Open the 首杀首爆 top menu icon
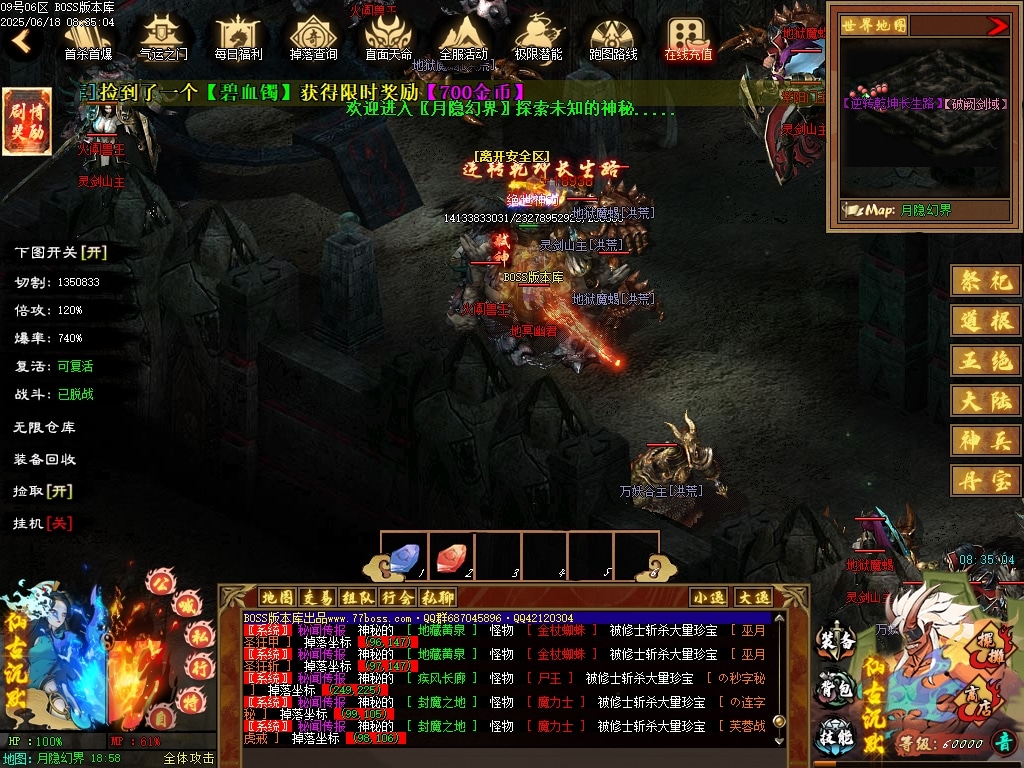1024x768 pixels. 88,36
